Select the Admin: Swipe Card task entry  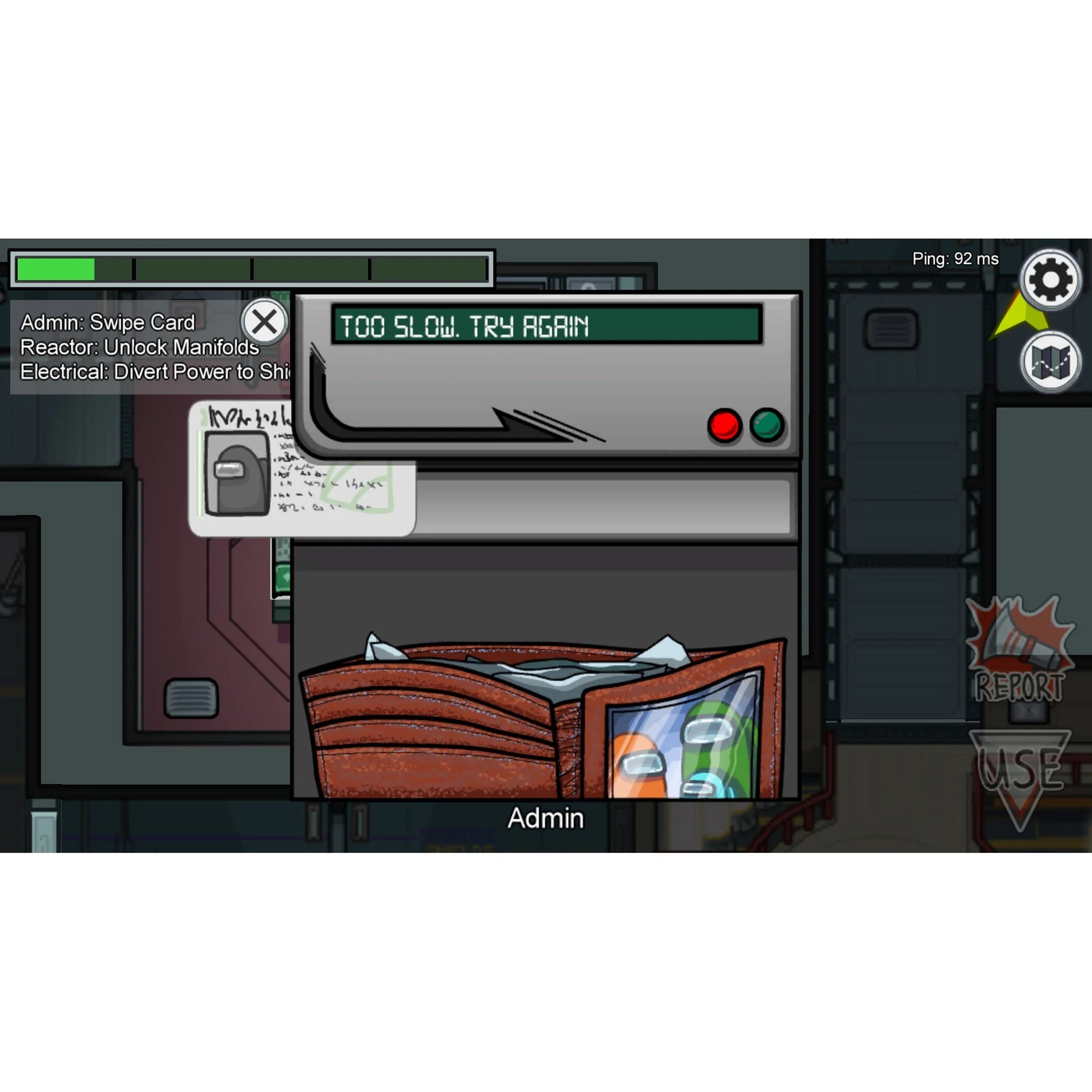[x=107, y=322]
